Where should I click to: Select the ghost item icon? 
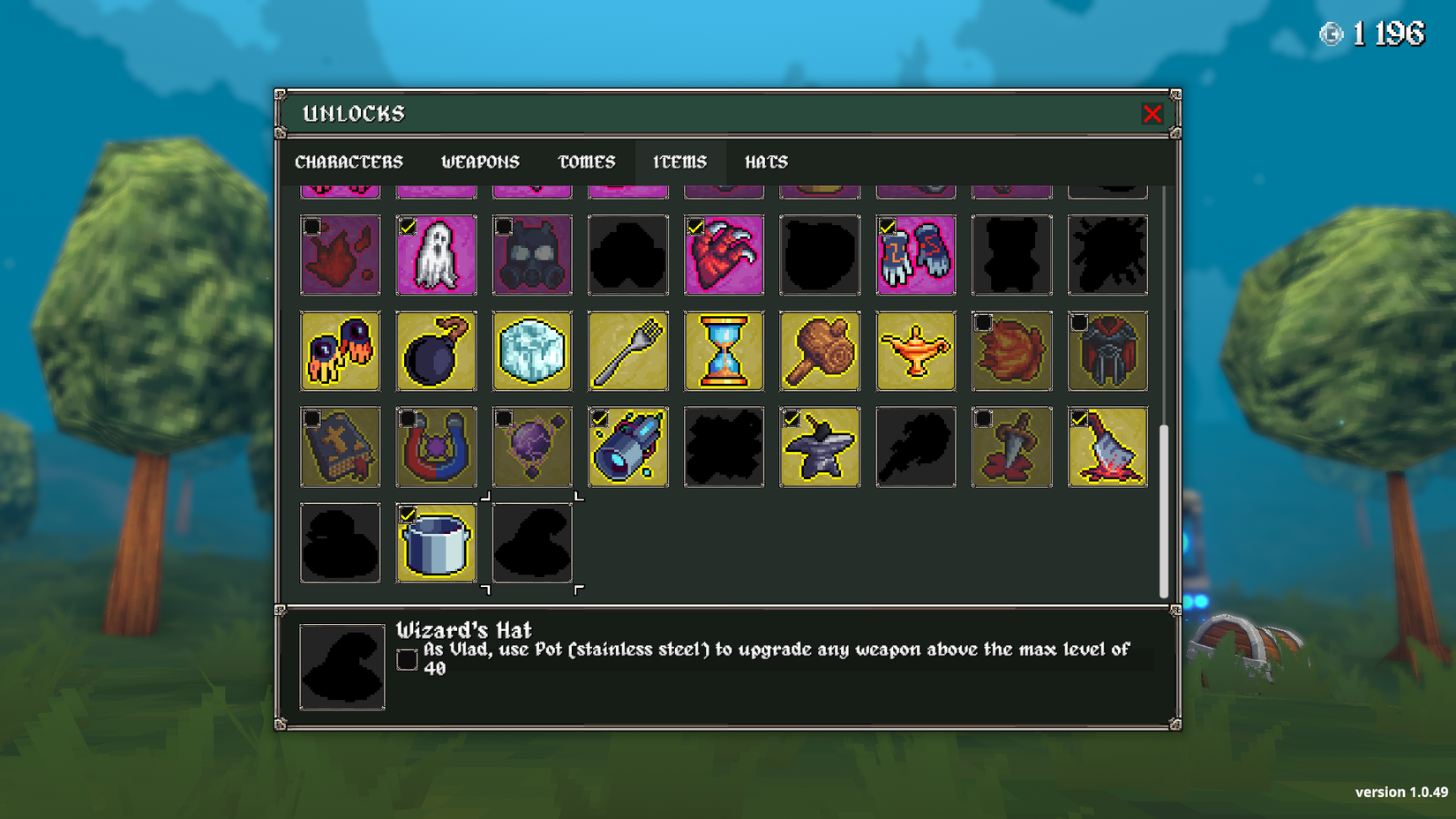coord(436,255)
